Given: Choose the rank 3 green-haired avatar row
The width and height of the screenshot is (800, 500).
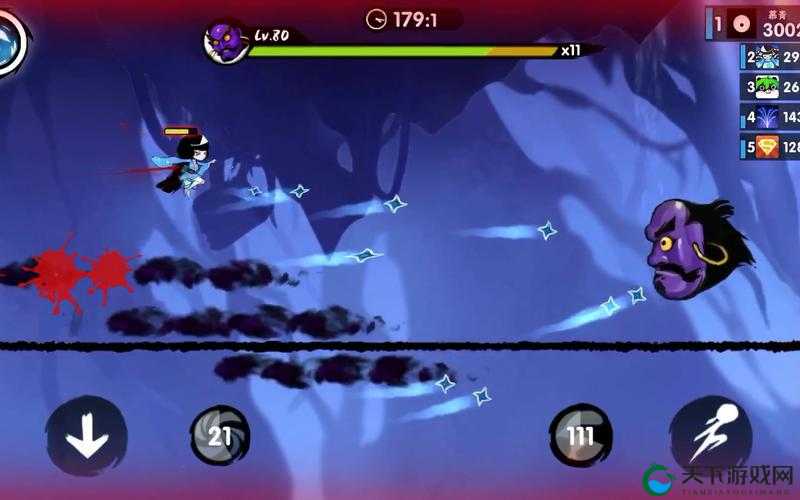Looking at the screenshot, I should coord(770,87).
